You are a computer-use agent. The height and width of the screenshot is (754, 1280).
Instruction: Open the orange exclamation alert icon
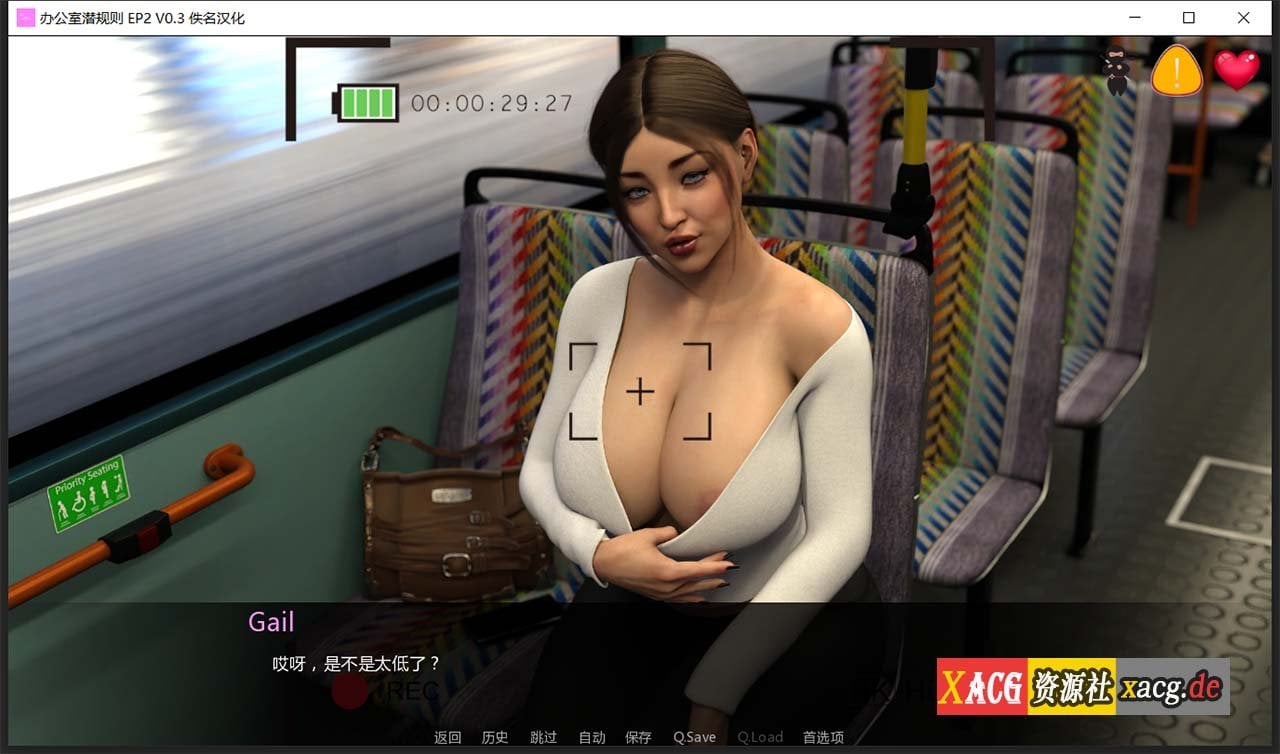1177,71
